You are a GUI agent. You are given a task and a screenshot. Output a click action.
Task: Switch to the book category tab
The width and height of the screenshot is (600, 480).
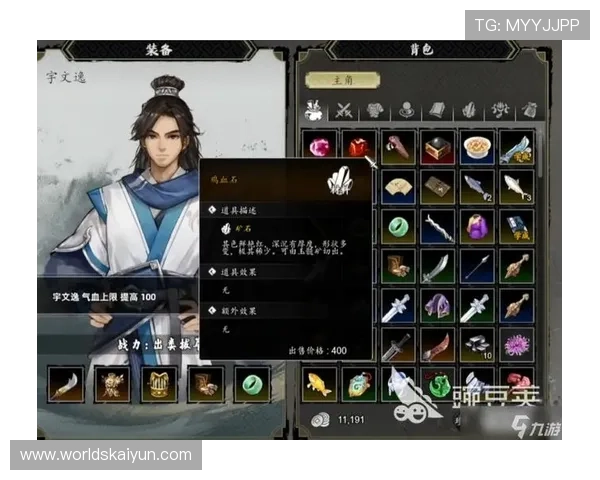click(x=438, y=111)
